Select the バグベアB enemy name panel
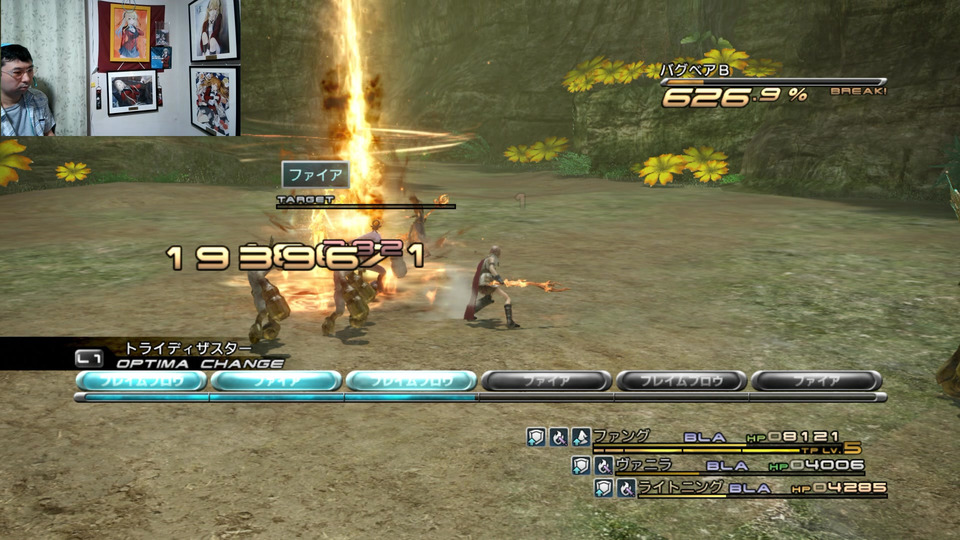This screenshot has width=960, height=540. coord(698,70)
